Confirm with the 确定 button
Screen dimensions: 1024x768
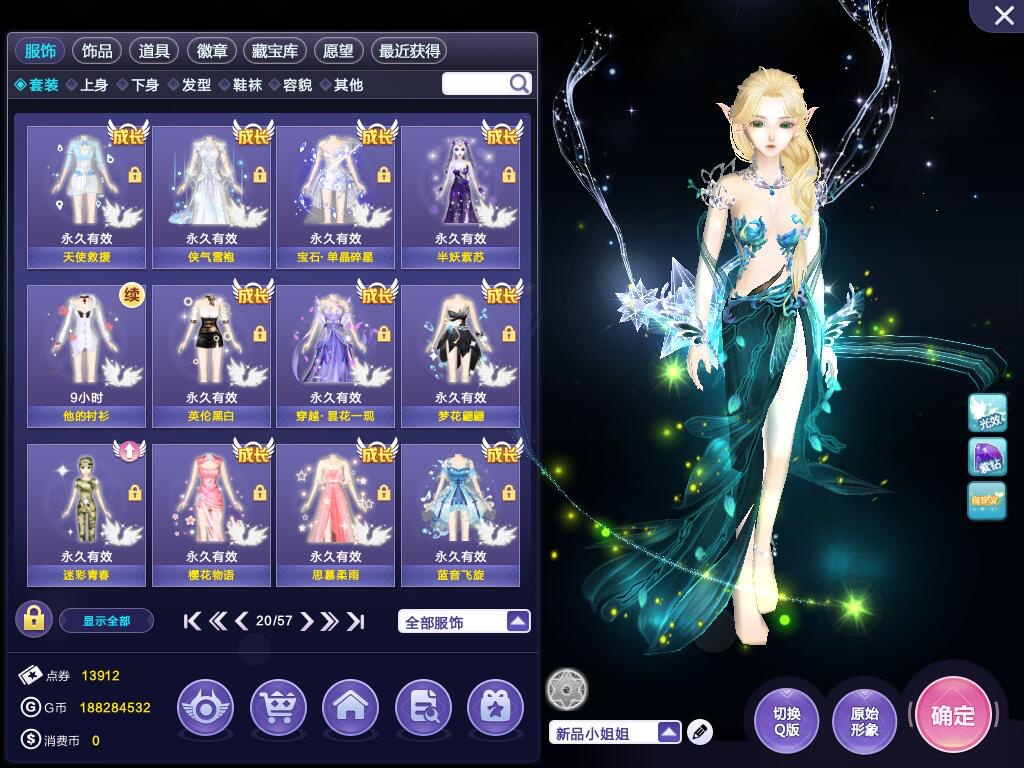tap(952, 715)
